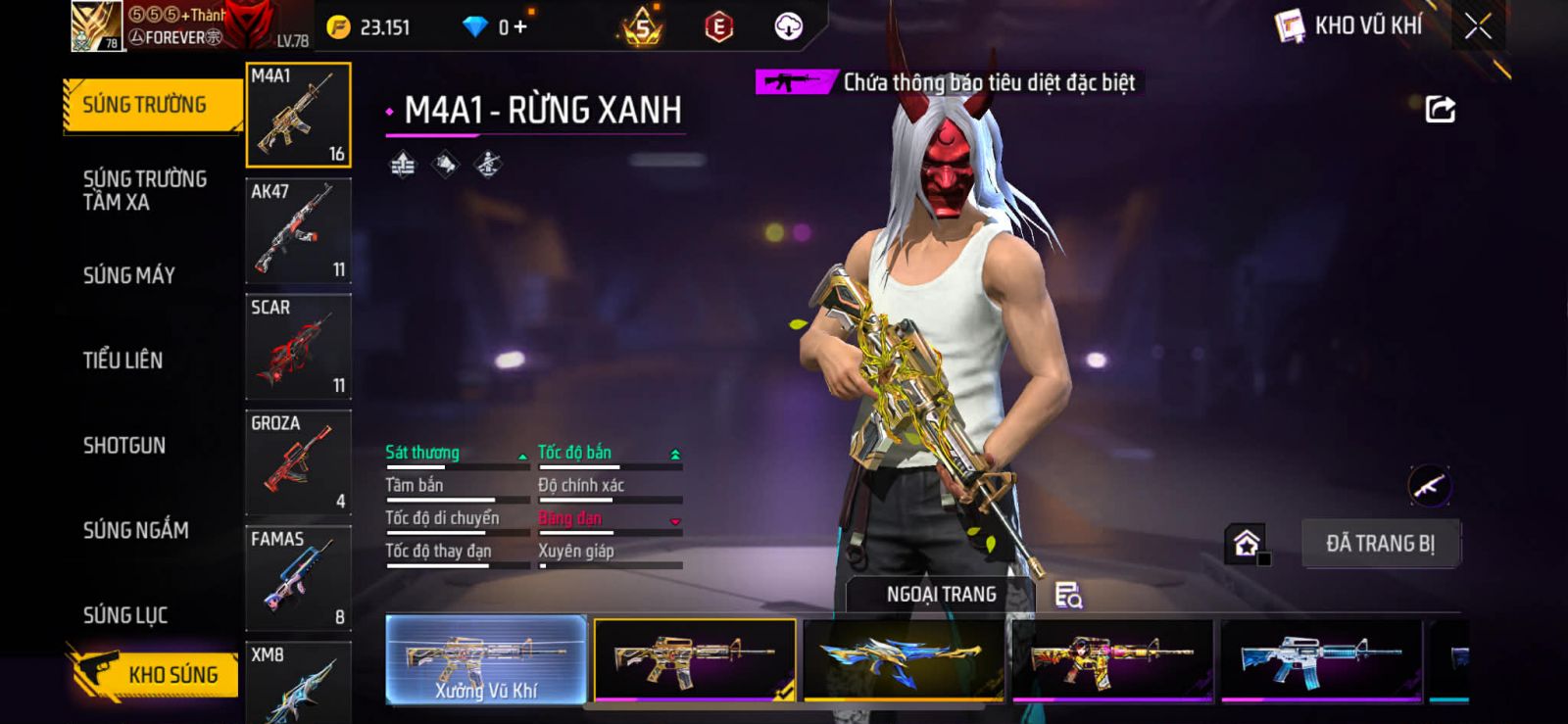Select the blue M4A1 skin thumbnail
1568x724 pixels.
click(x=1320, y=659)
